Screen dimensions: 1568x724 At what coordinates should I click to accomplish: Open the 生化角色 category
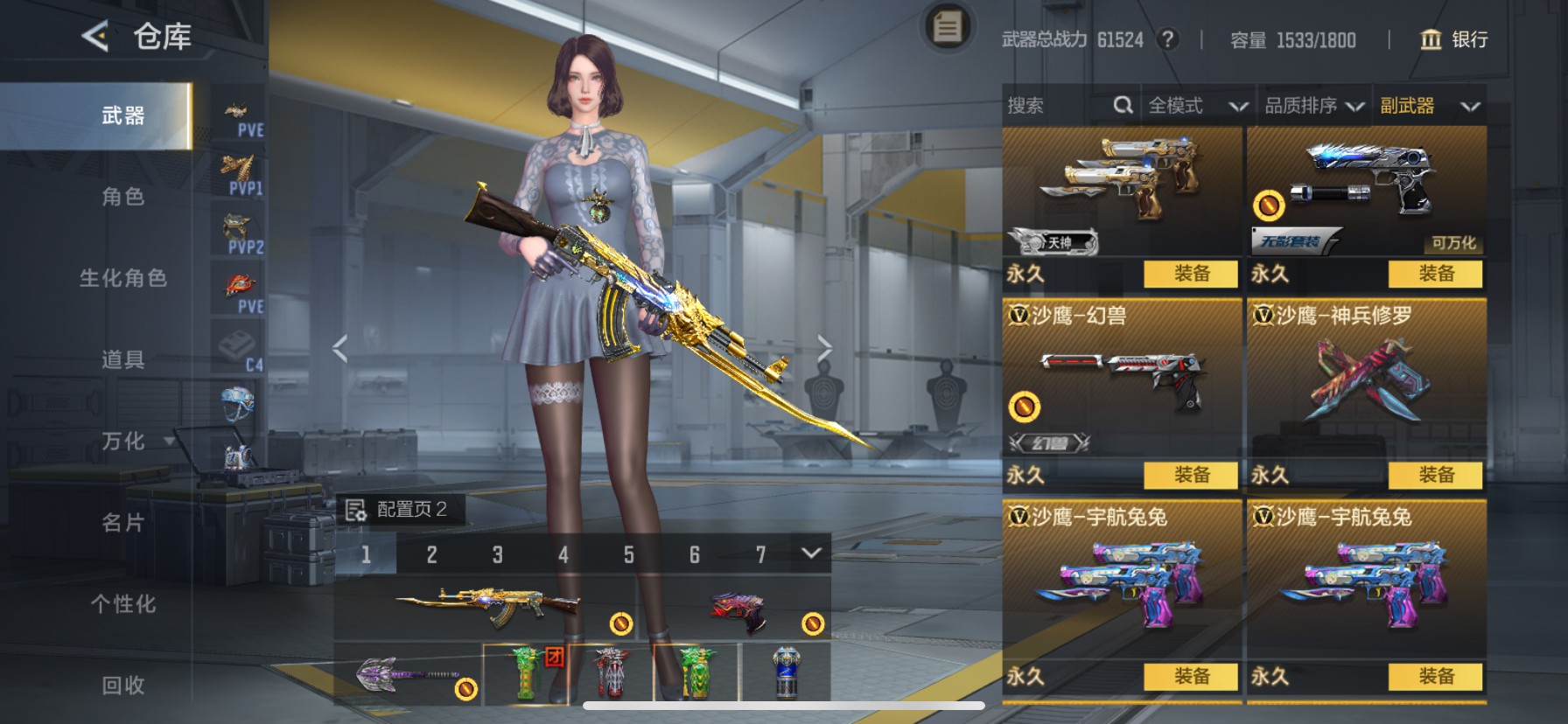click(122, 278)
